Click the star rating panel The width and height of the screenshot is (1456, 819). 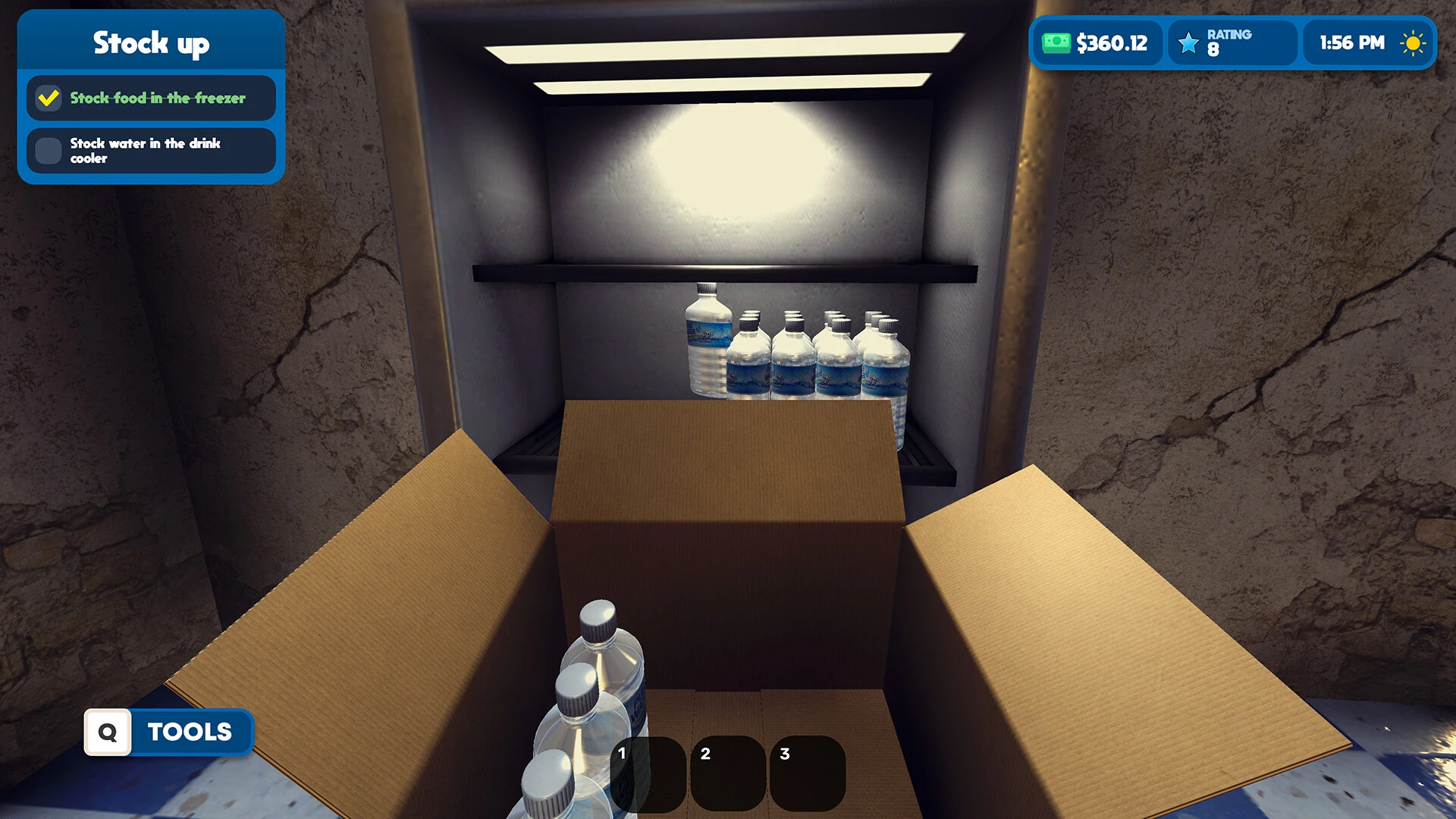(x=1232, y=43)
